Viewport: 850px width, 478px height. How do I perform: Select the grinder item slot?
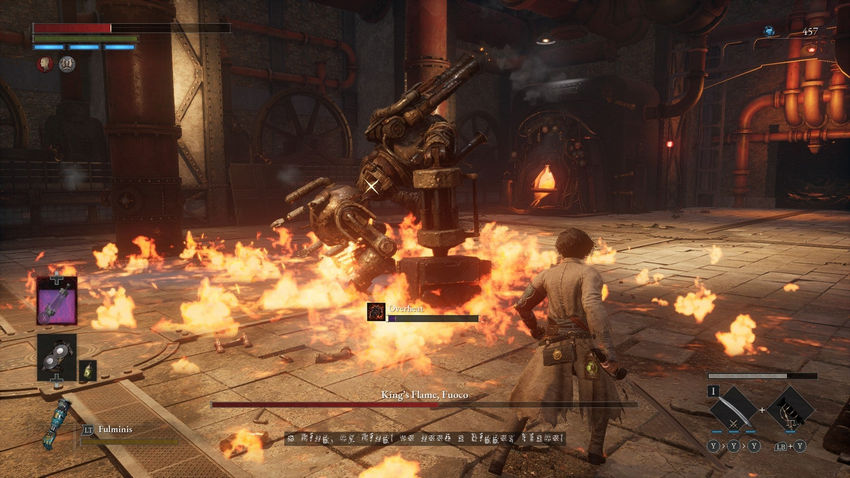(56, 356)
